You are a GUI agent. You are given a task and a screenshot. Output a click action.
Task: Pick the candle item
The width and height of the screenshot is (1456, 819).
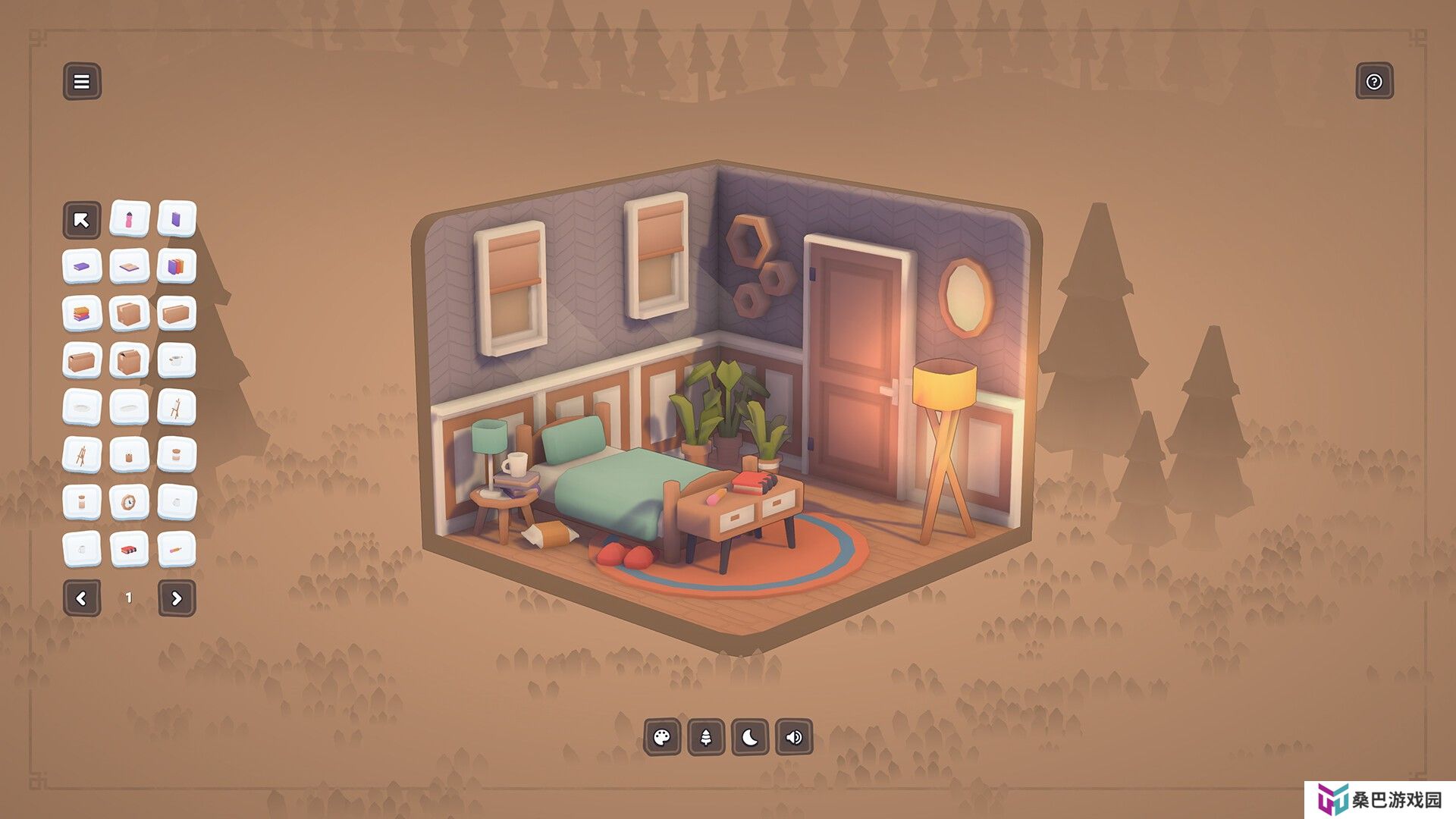click(x=129, y=455)
